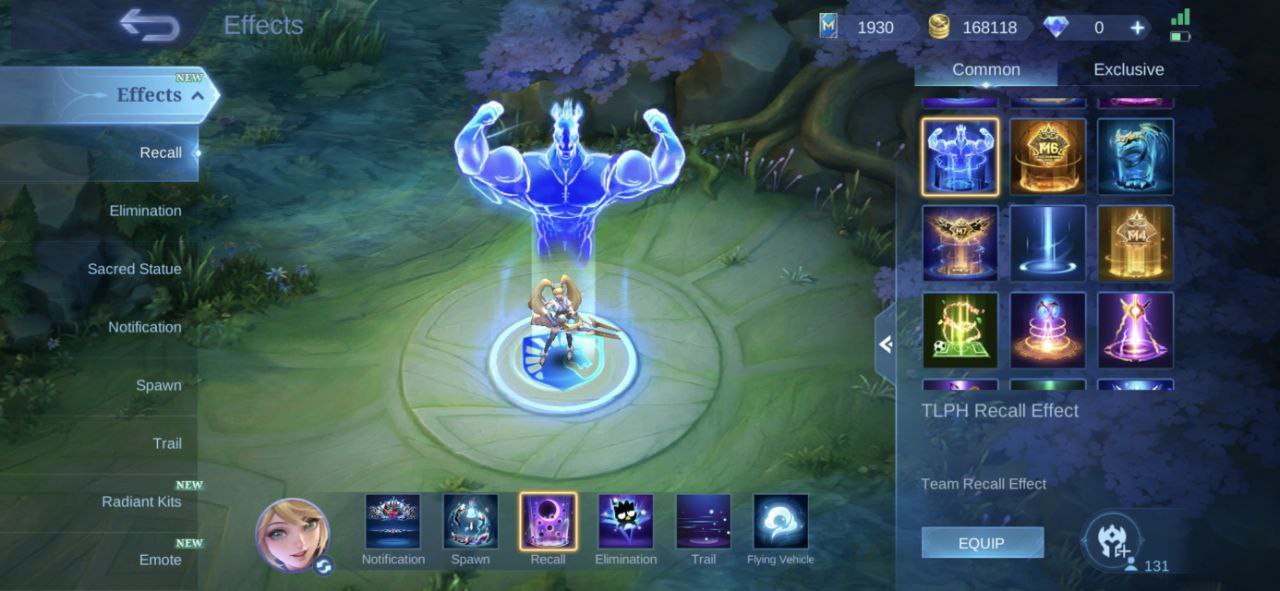Image resolution: width=1280 pixels, height=591 pixels.
Task: Show the Emote section
Action: 159,559
